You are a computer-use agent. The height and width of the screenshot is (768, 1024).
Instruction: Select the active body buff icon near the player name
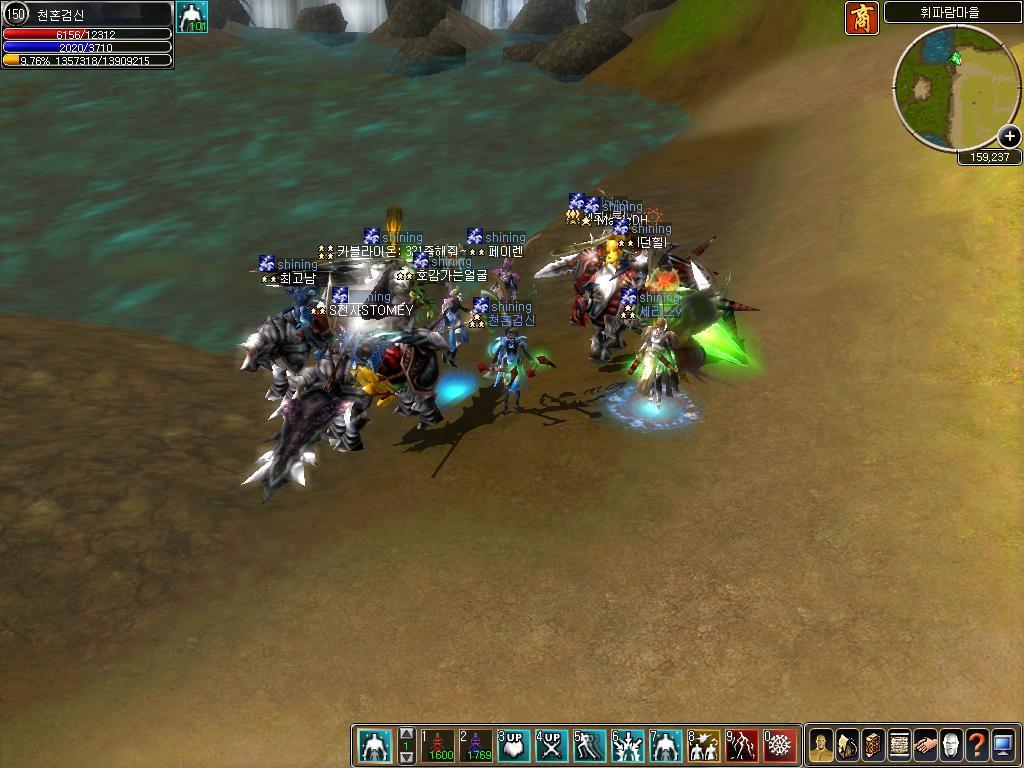pyautogui.click(x=191, y=17)
